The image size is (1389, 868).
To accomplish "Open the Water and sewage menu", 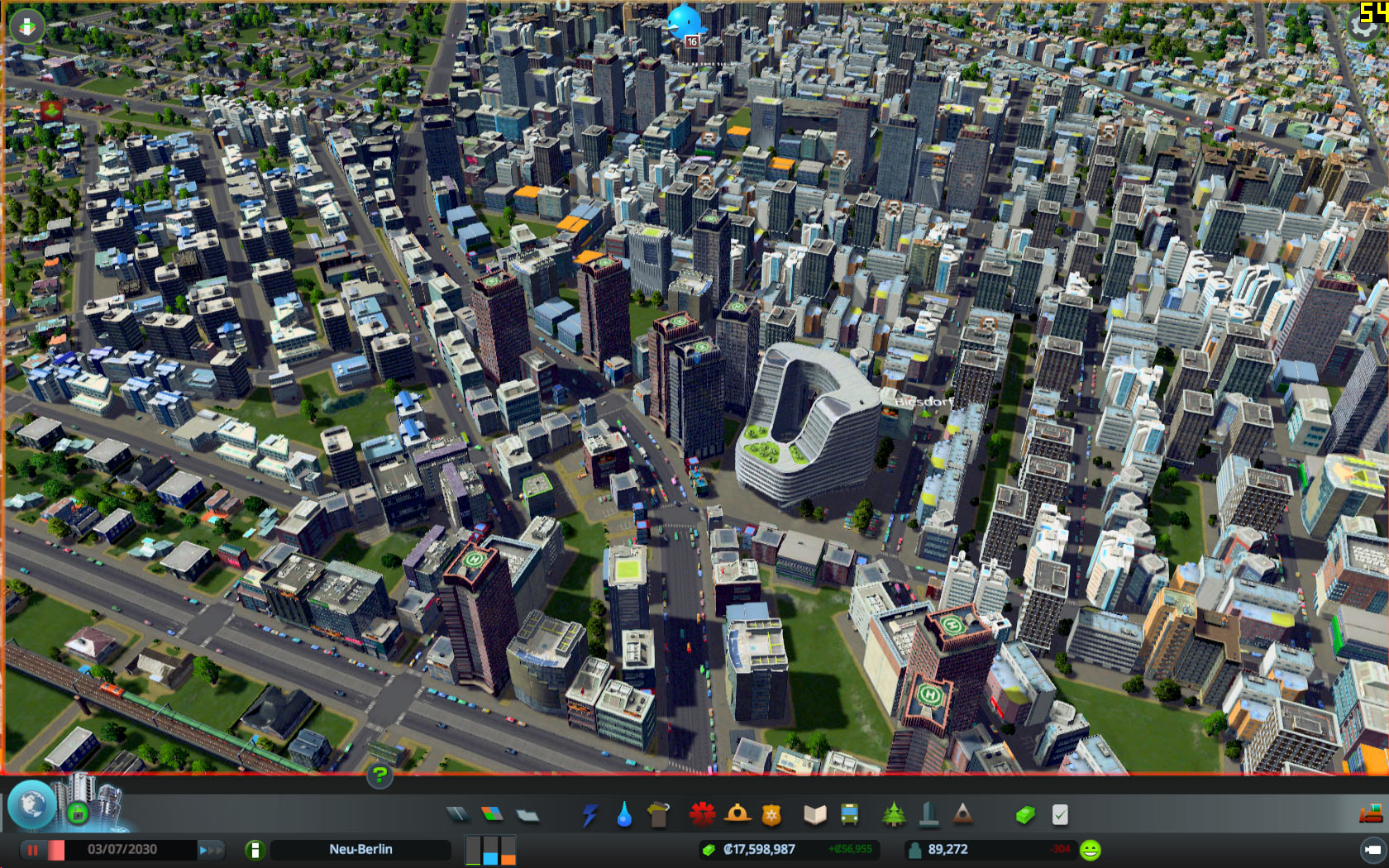I will click(x=623, y=813).
